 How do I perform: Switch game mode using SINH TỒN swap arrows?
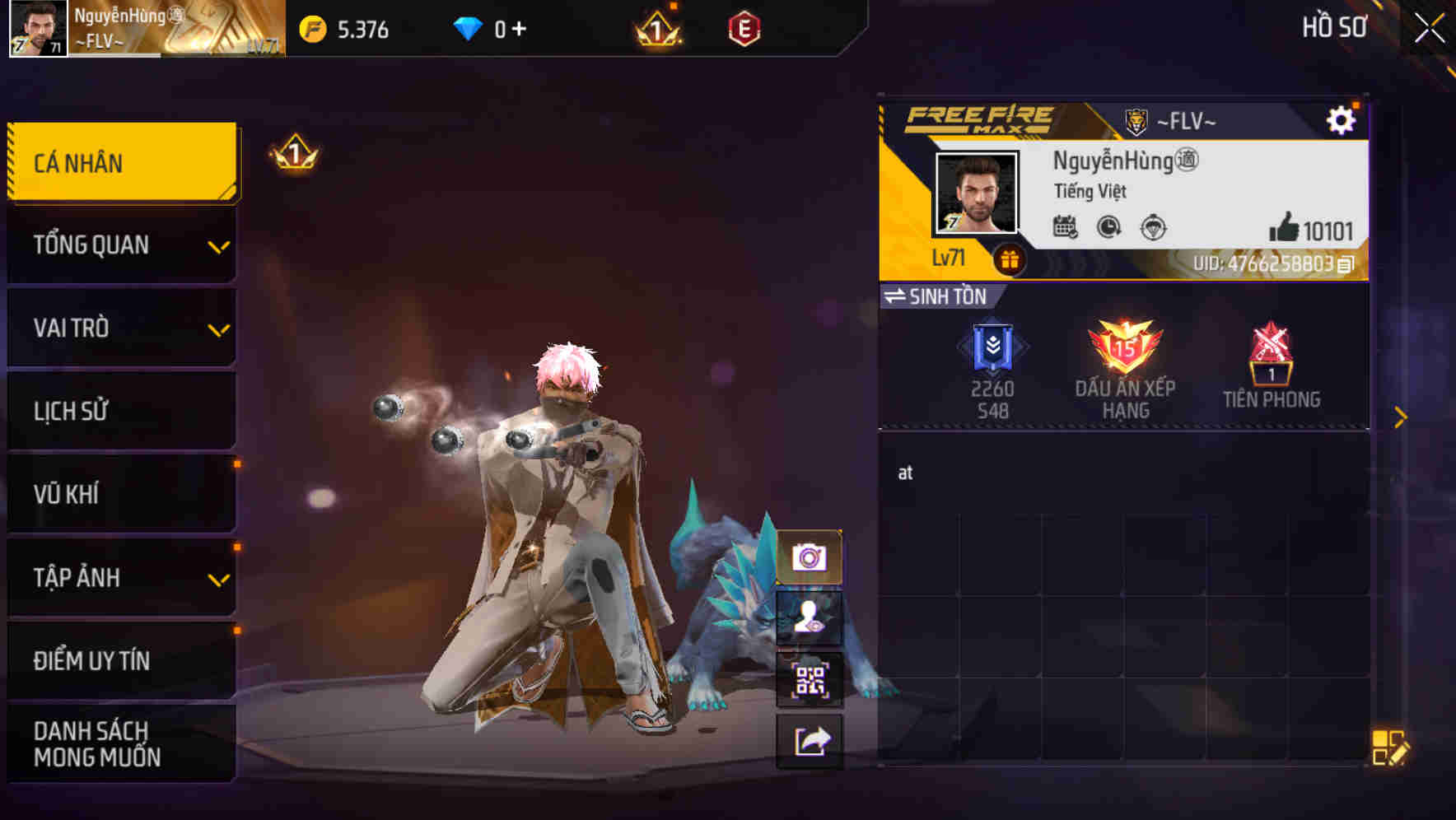tap(898, 297)
